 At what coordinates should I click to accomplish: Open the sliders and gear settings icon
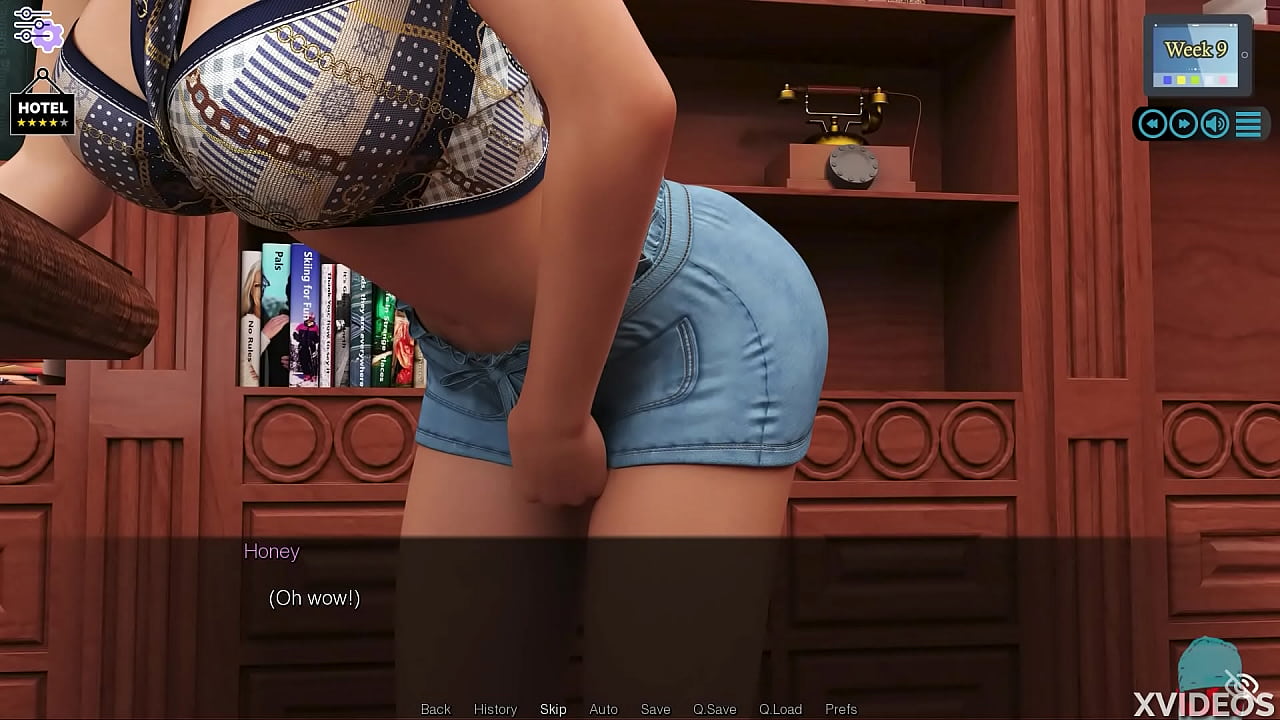click(37, 27)
